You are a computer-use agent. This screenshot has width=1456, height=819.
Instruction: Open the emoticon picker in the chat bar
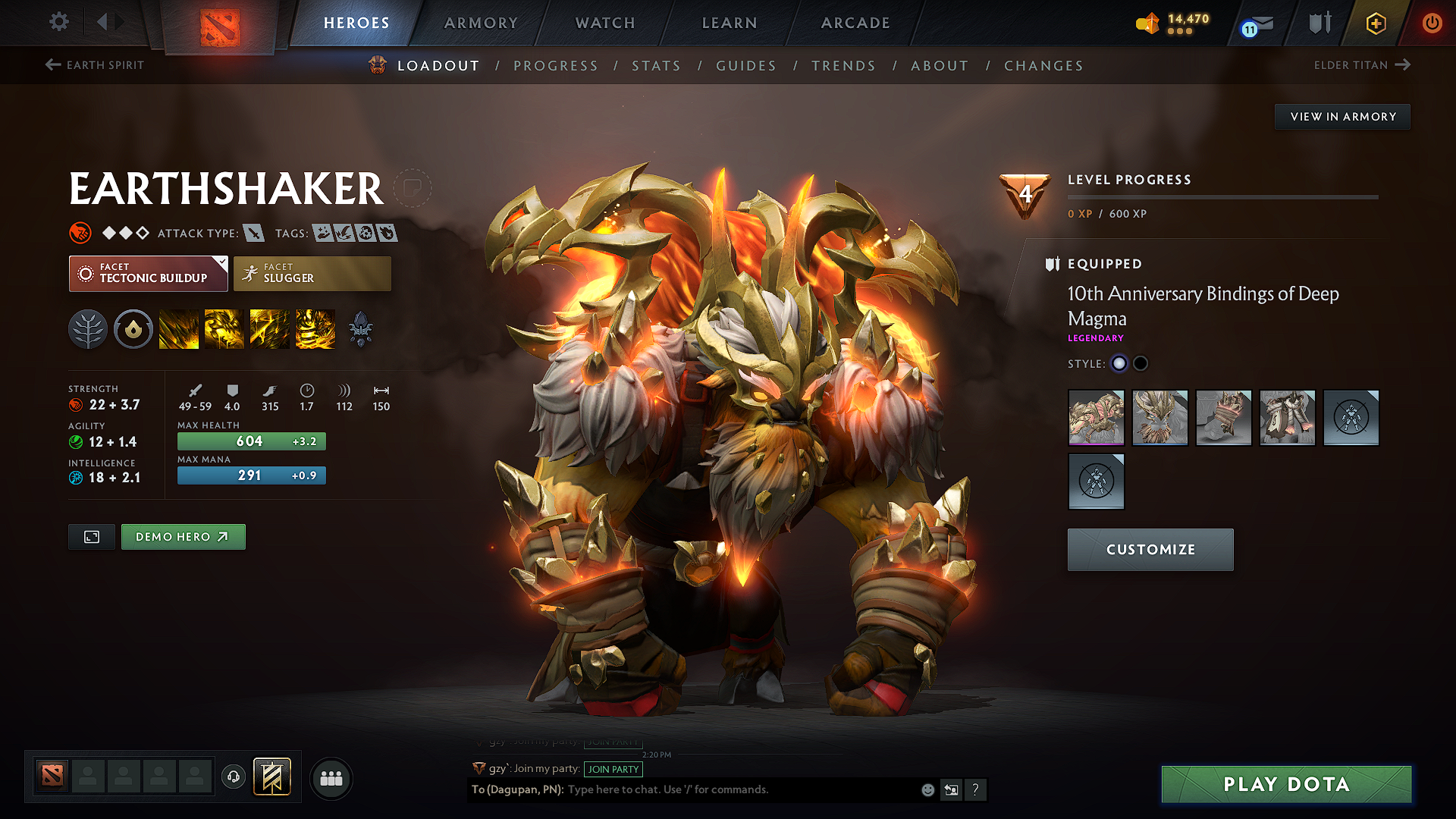click(927, 789)
